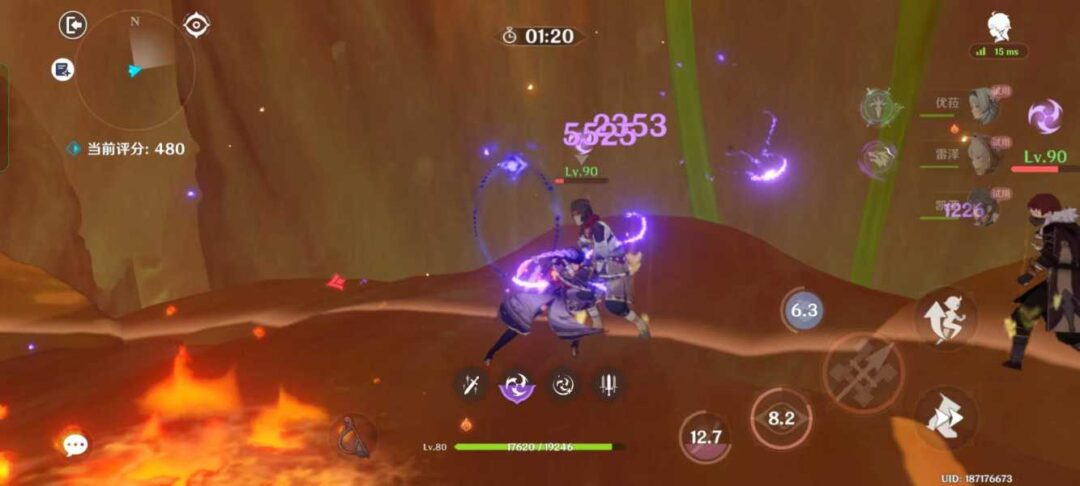This screenshot has height=486, width=1080.
Task: Tap the green sword emblem by party list
Action: 879,108
